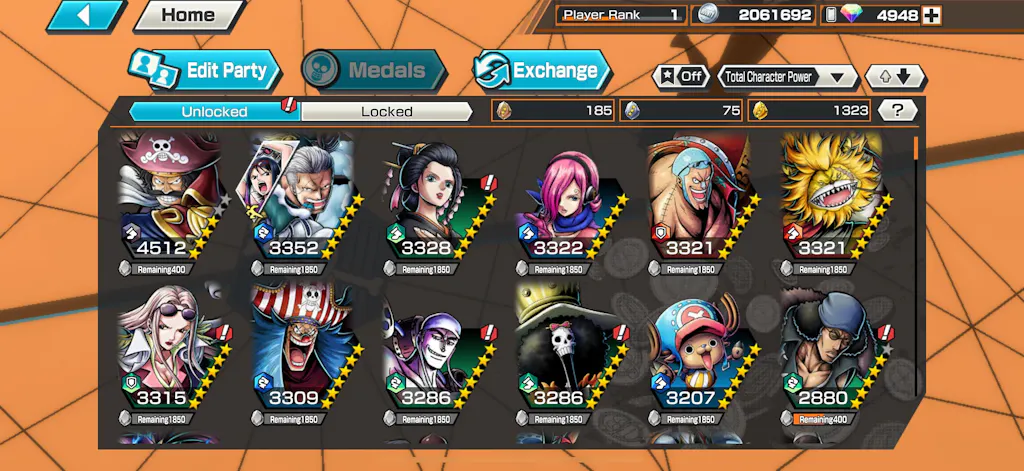Switch to the Unlocked tab

point(214,111)
